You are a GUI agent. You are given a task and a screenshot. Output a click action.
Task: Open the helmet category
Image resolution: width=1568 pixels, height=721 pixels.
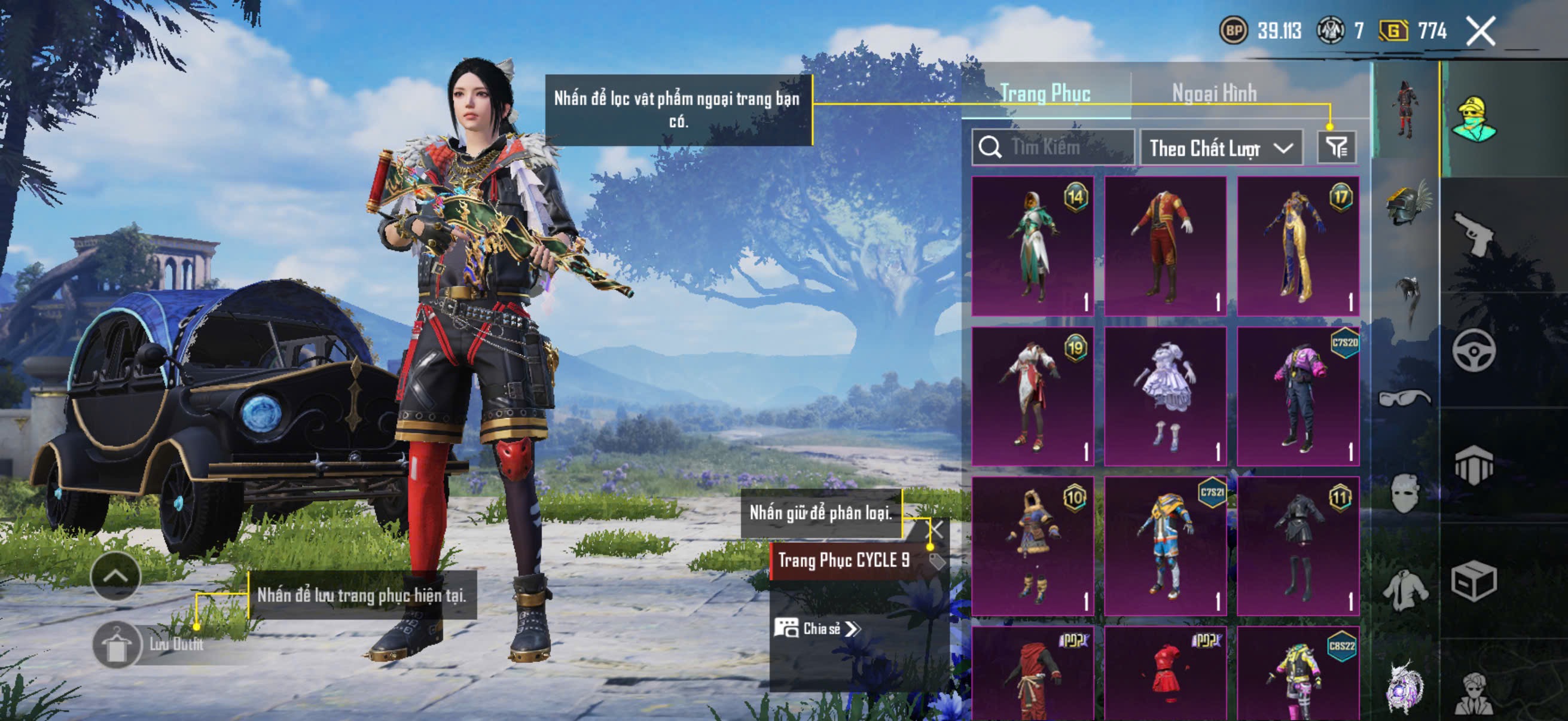[1405, 204]
